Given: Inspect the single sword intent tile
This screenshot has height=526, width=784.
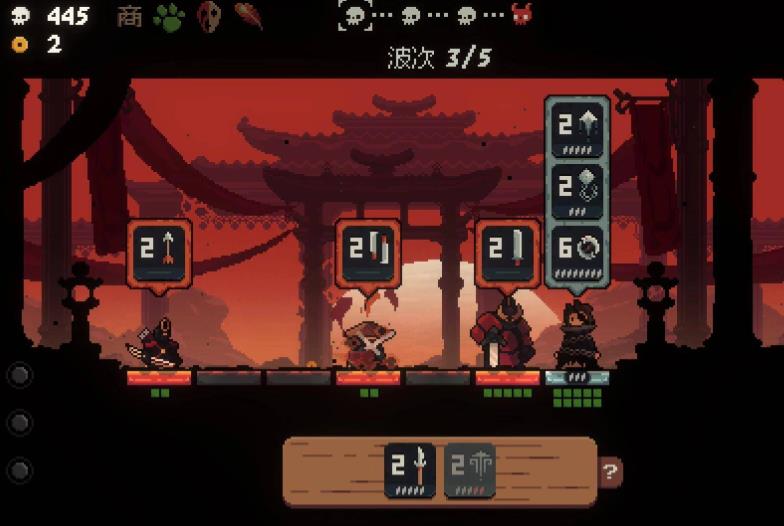Looking at the screenshot, I should pos(507,252).
